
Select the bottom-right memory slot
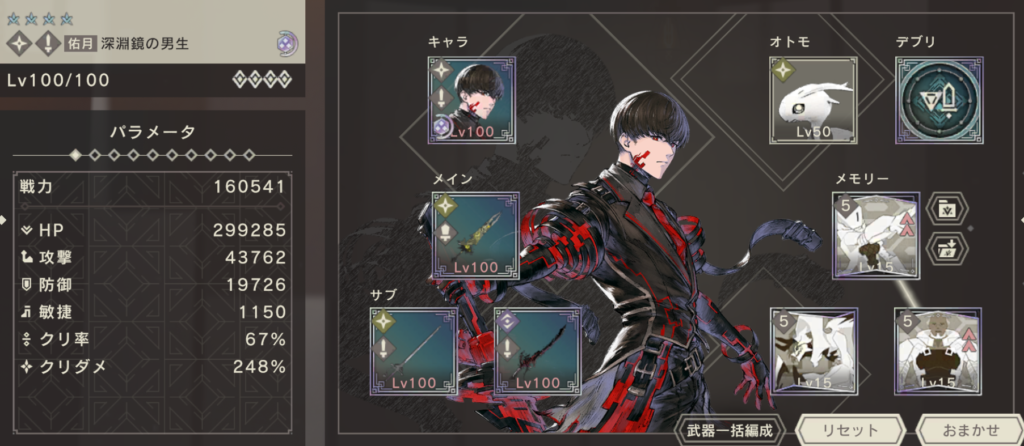[x=937, y=349]
